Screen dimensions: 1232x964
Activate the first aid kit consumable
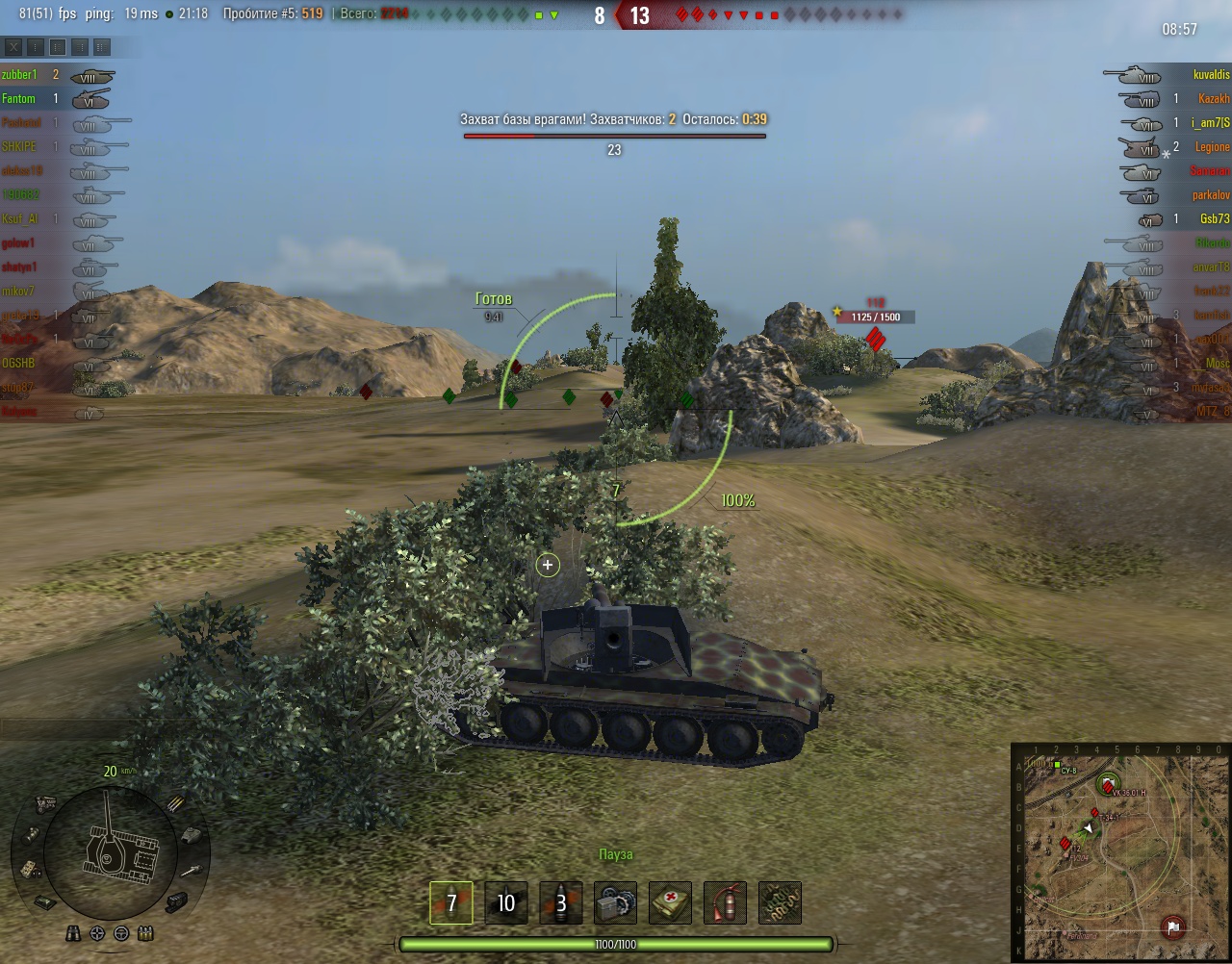pos(670,902)
